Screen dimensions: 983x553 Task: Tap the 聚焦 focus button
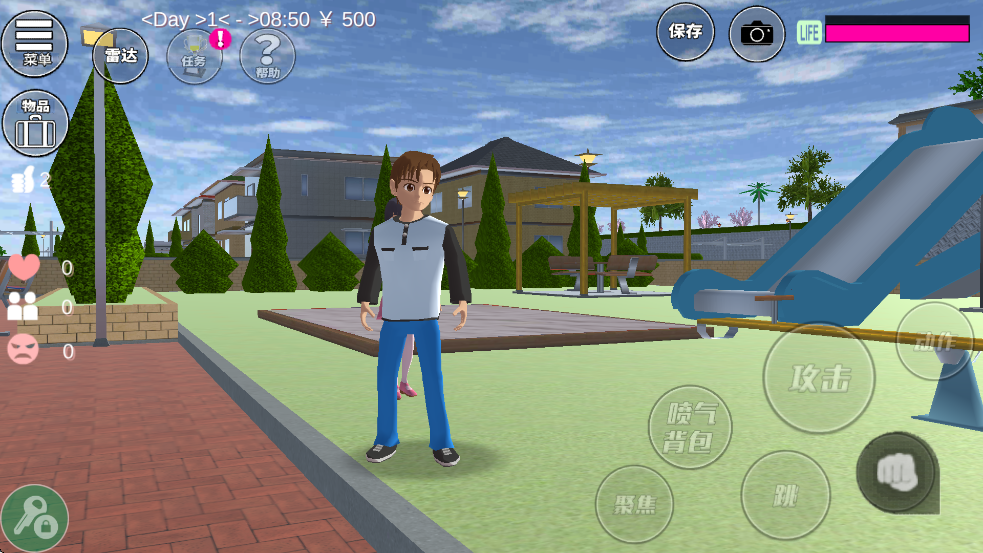click(634, 504)
